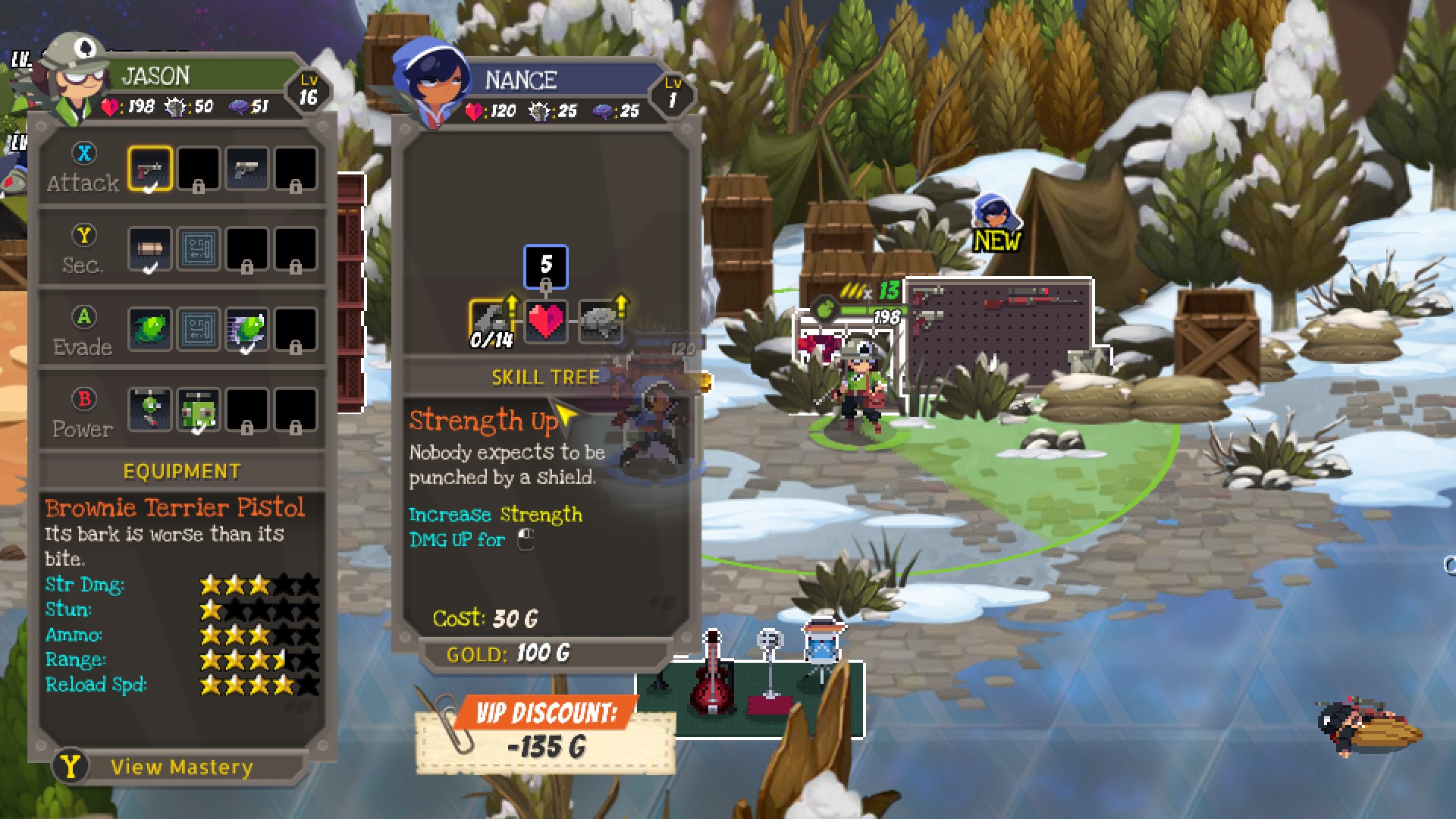The image size is (1456, 819).
Task: Select the dashing green slime evade skill
Action: click(x=246, y=329)
